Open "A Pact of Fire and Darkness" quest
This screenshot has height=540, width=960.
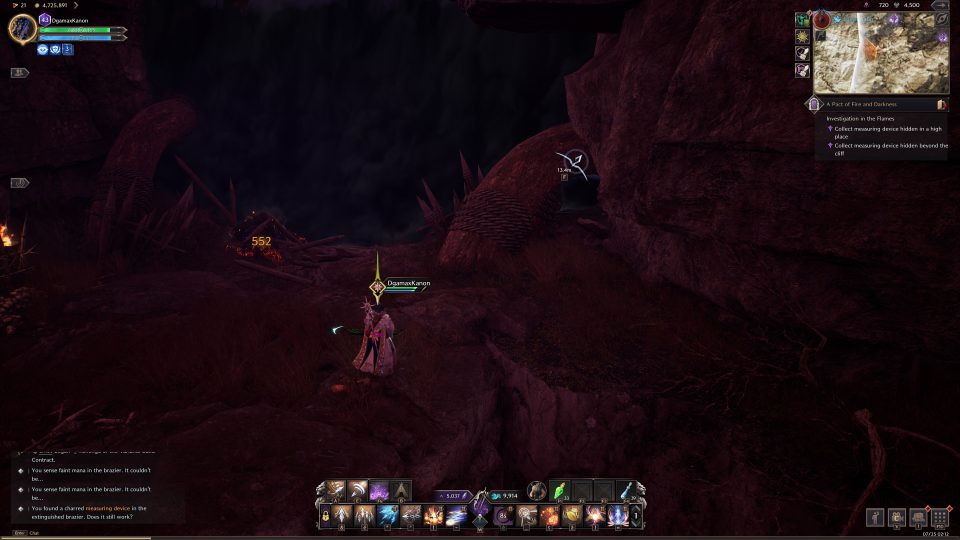(861, 104)
